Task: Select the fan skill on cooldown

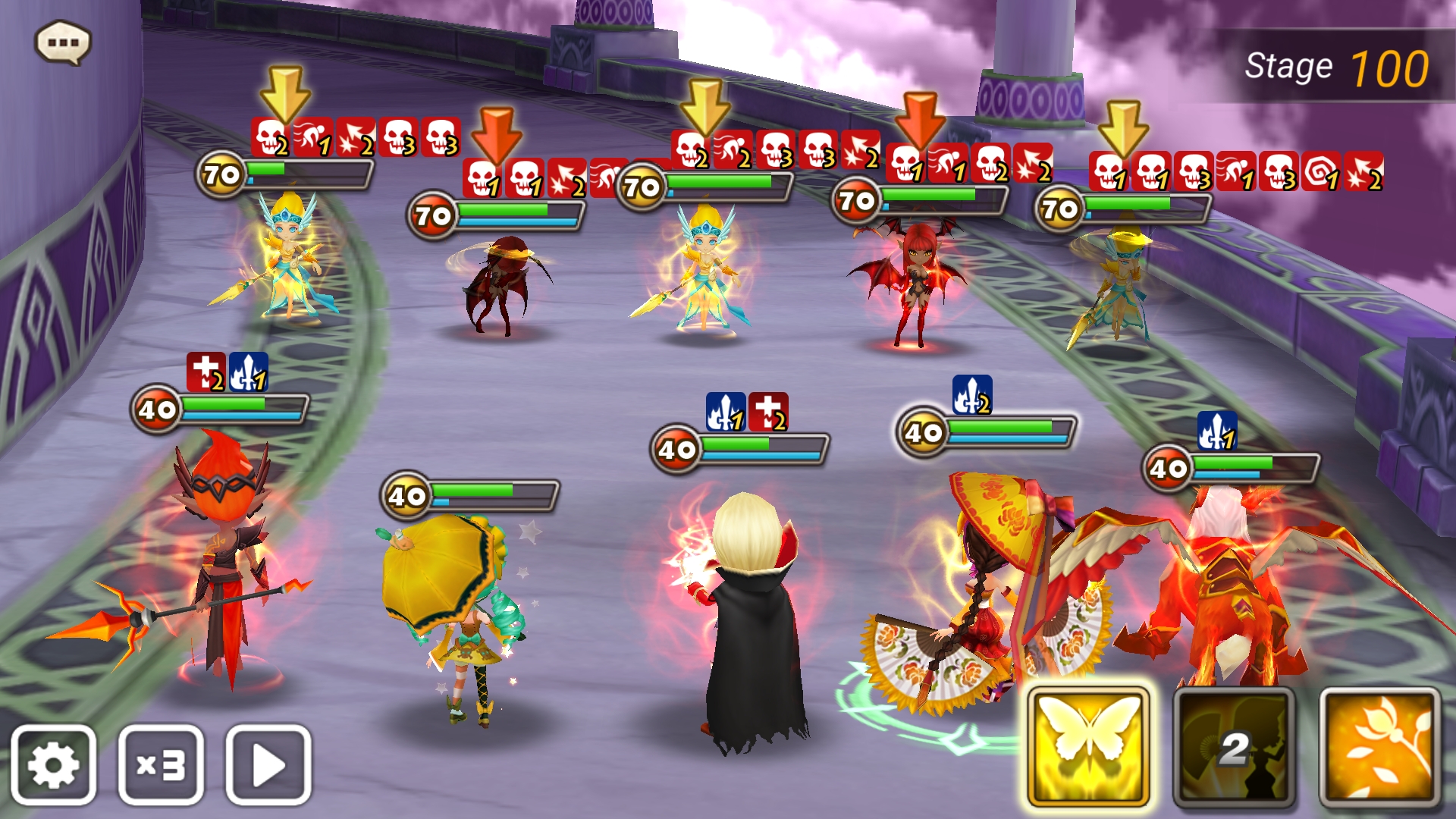Action: (1234, 747)
